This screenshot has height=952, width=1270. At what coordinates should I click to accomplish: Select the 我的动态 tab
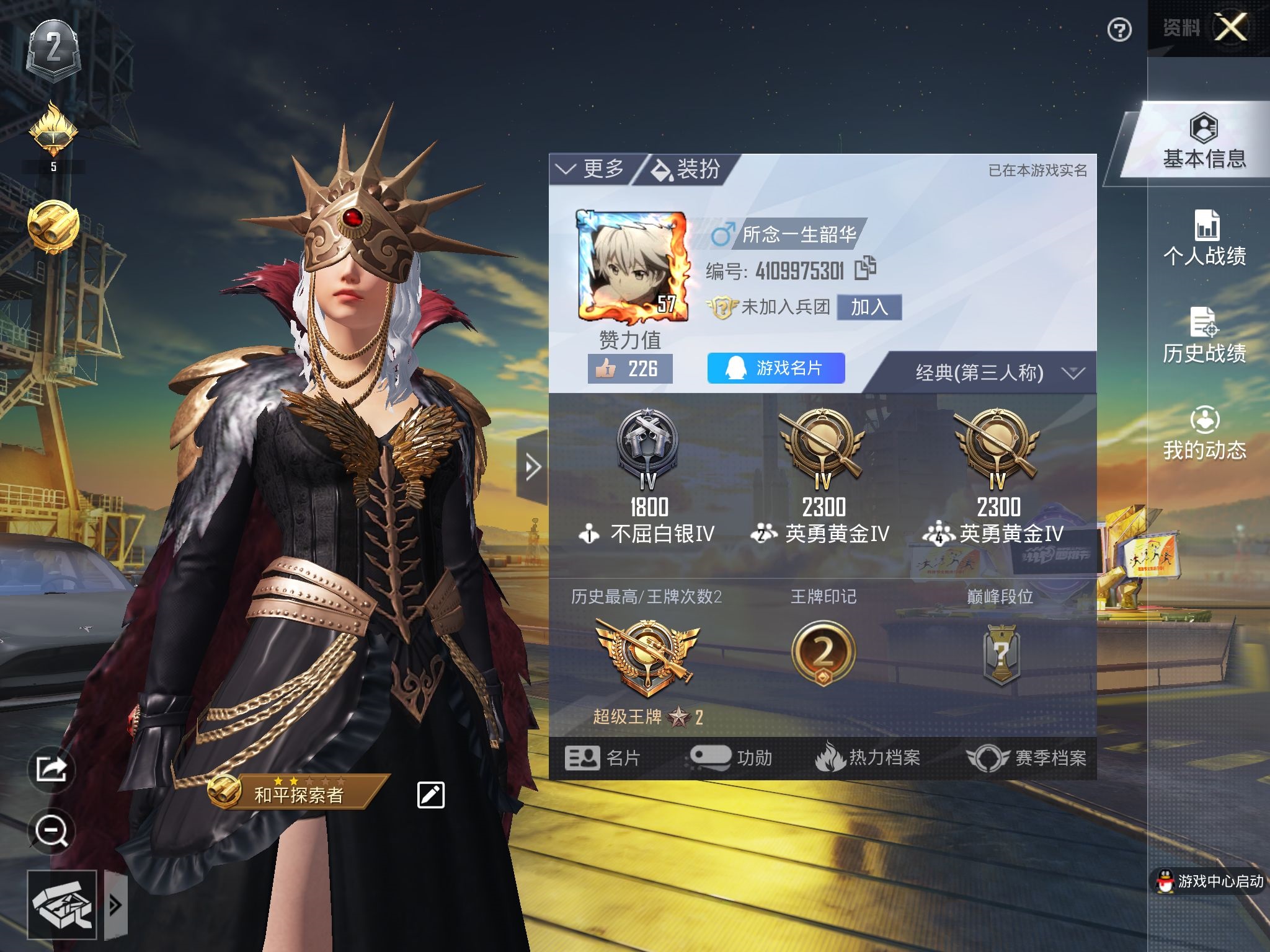[x=1204, y=433]
